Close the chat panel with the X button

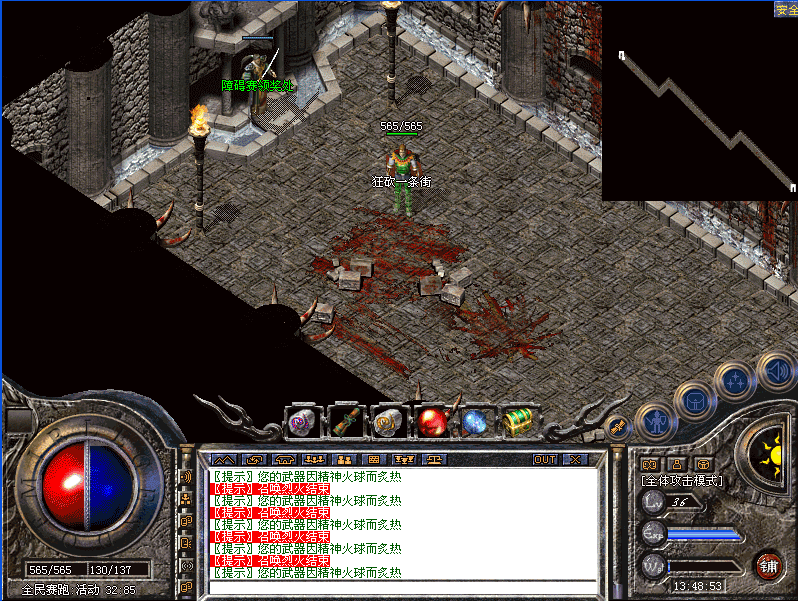click(575, 460)
